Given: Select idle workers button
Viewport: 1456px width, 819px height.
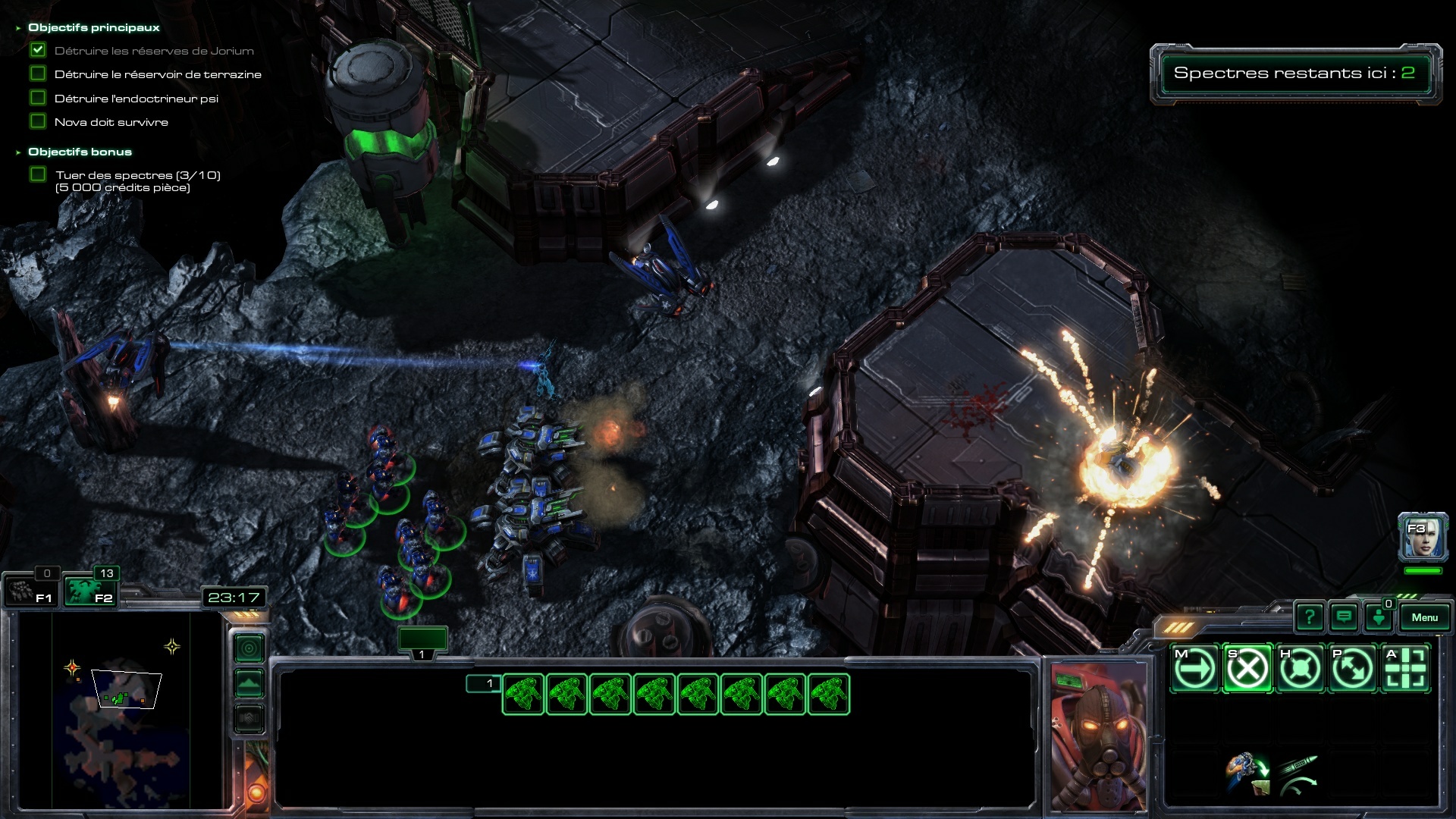Looking at the screenshot, I should (x=29, y=591).
